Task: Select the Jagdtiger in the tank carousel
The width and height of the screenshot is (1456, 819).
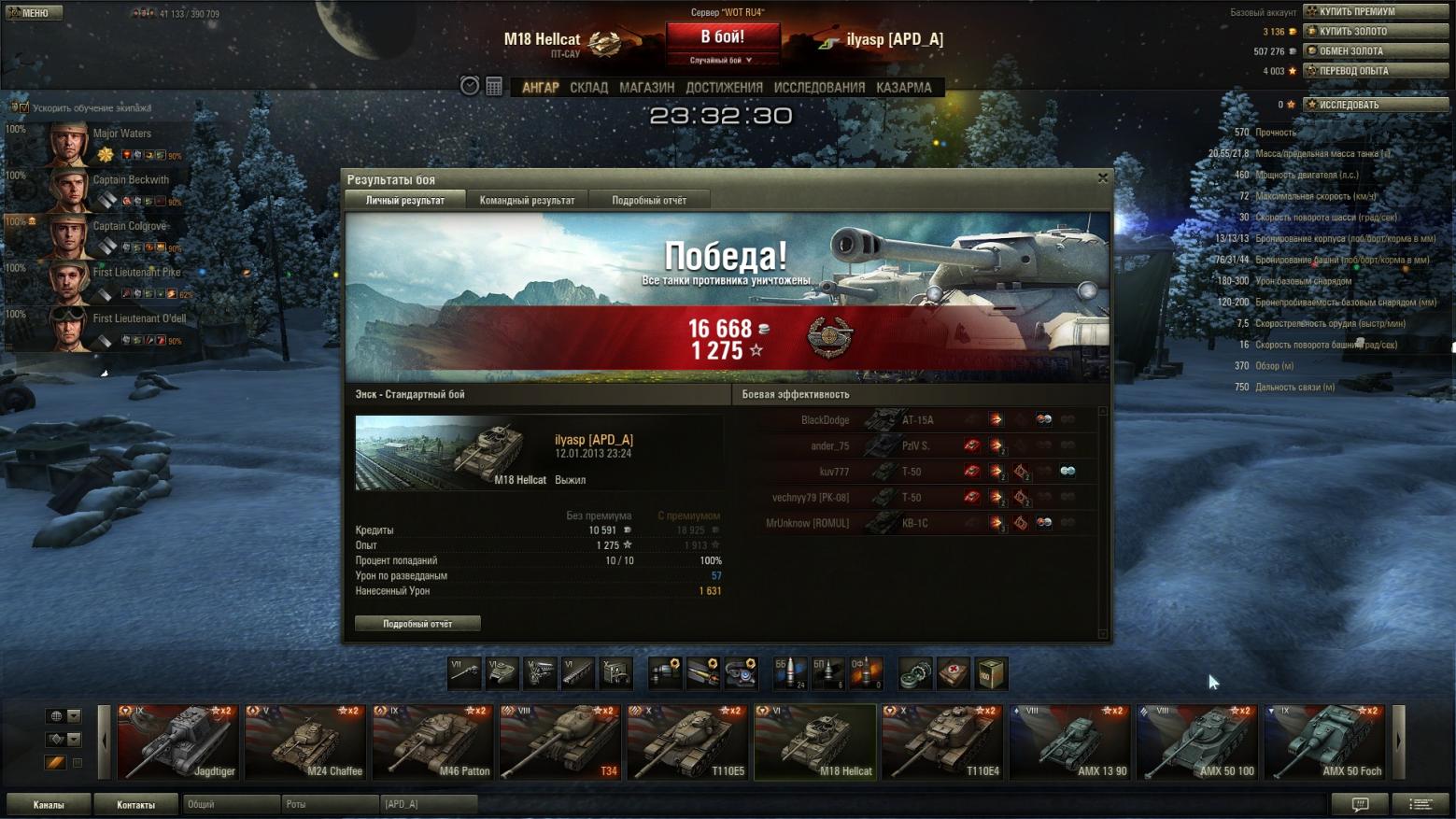Action: [x=177, y=741]
